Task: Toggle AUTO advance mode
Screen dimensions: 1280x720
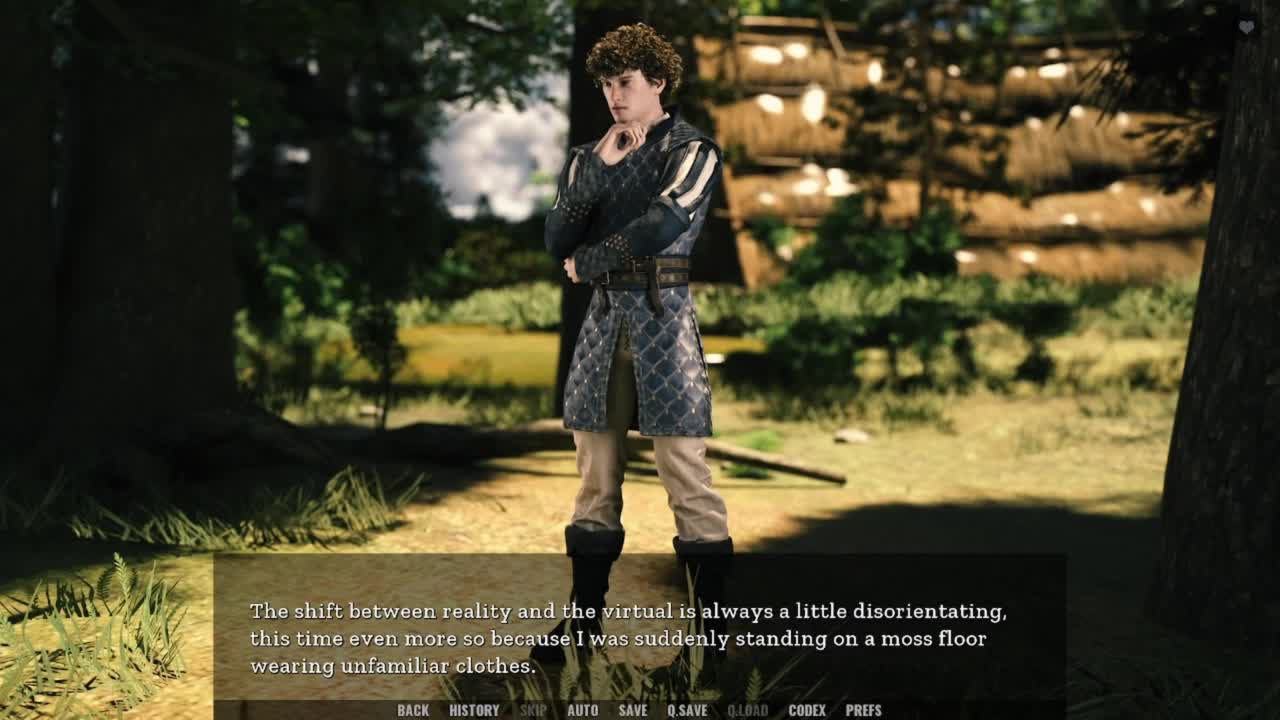Action: click(582, 710)
